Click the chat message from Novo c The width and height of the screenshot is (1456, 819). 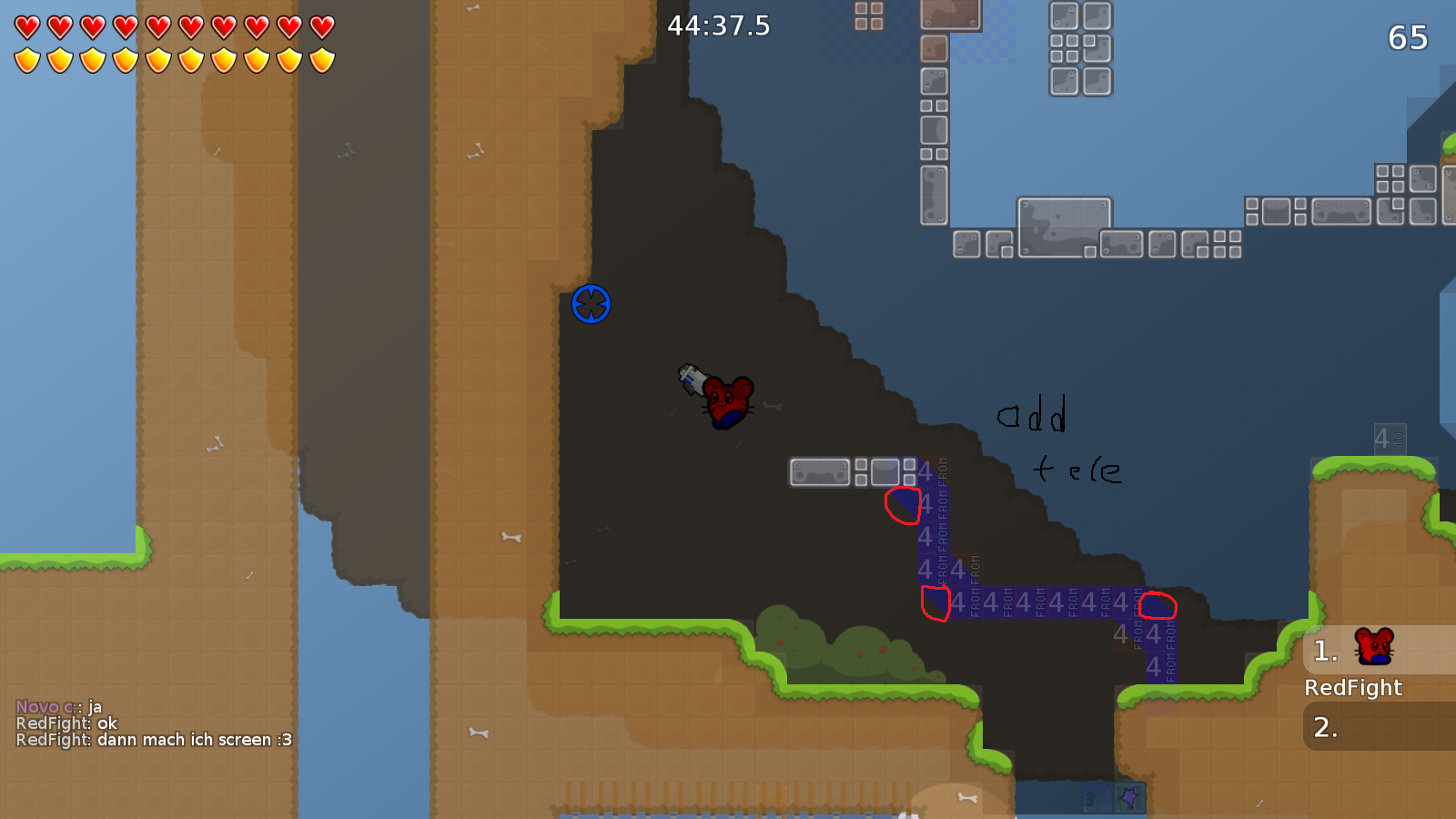click(55, 704)
